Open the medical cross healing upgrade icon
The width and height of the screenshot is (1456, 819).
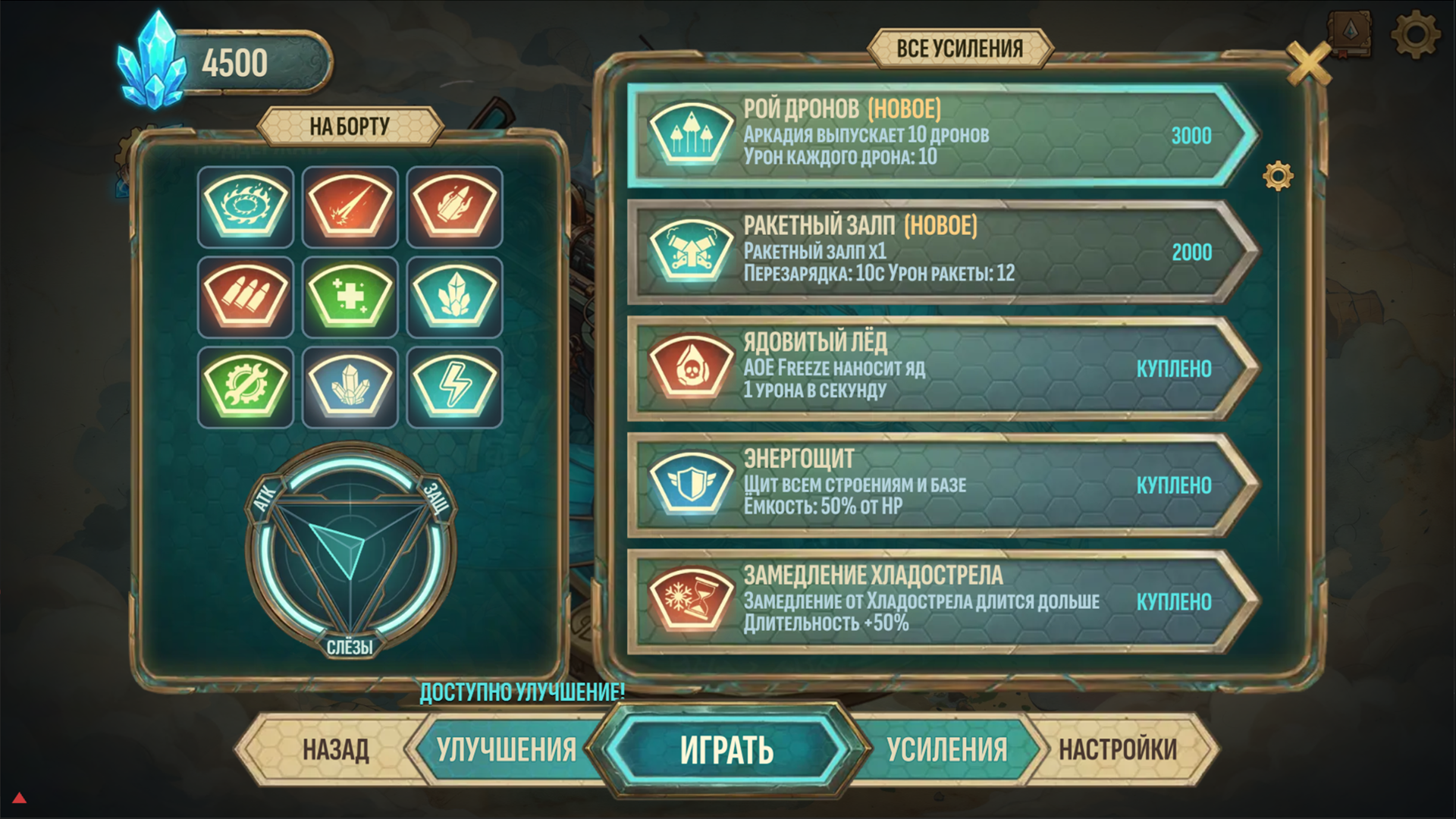pos(349,296)
